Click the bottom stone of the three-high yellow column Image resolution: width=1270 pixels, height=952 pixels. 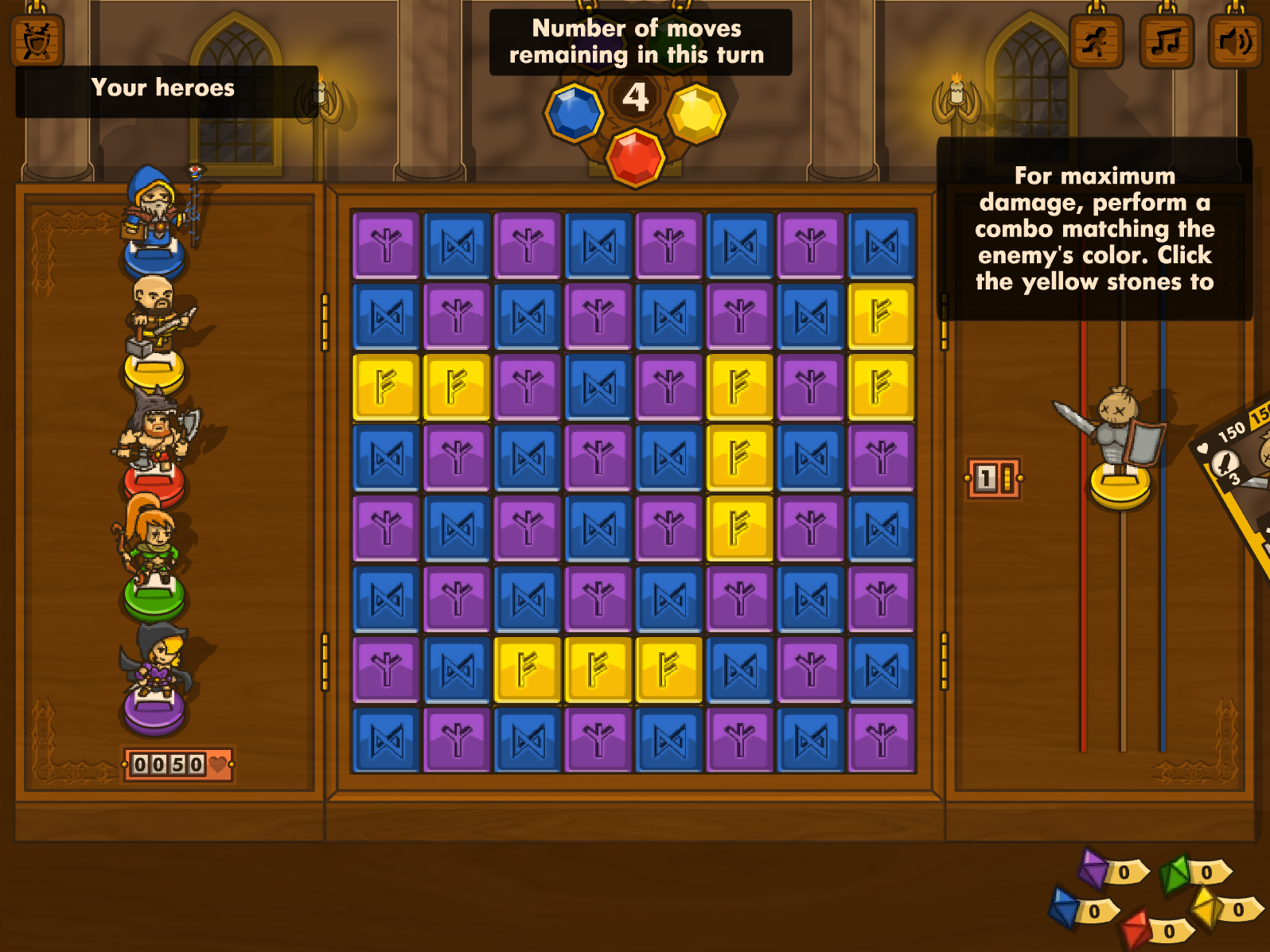(739, 528)
